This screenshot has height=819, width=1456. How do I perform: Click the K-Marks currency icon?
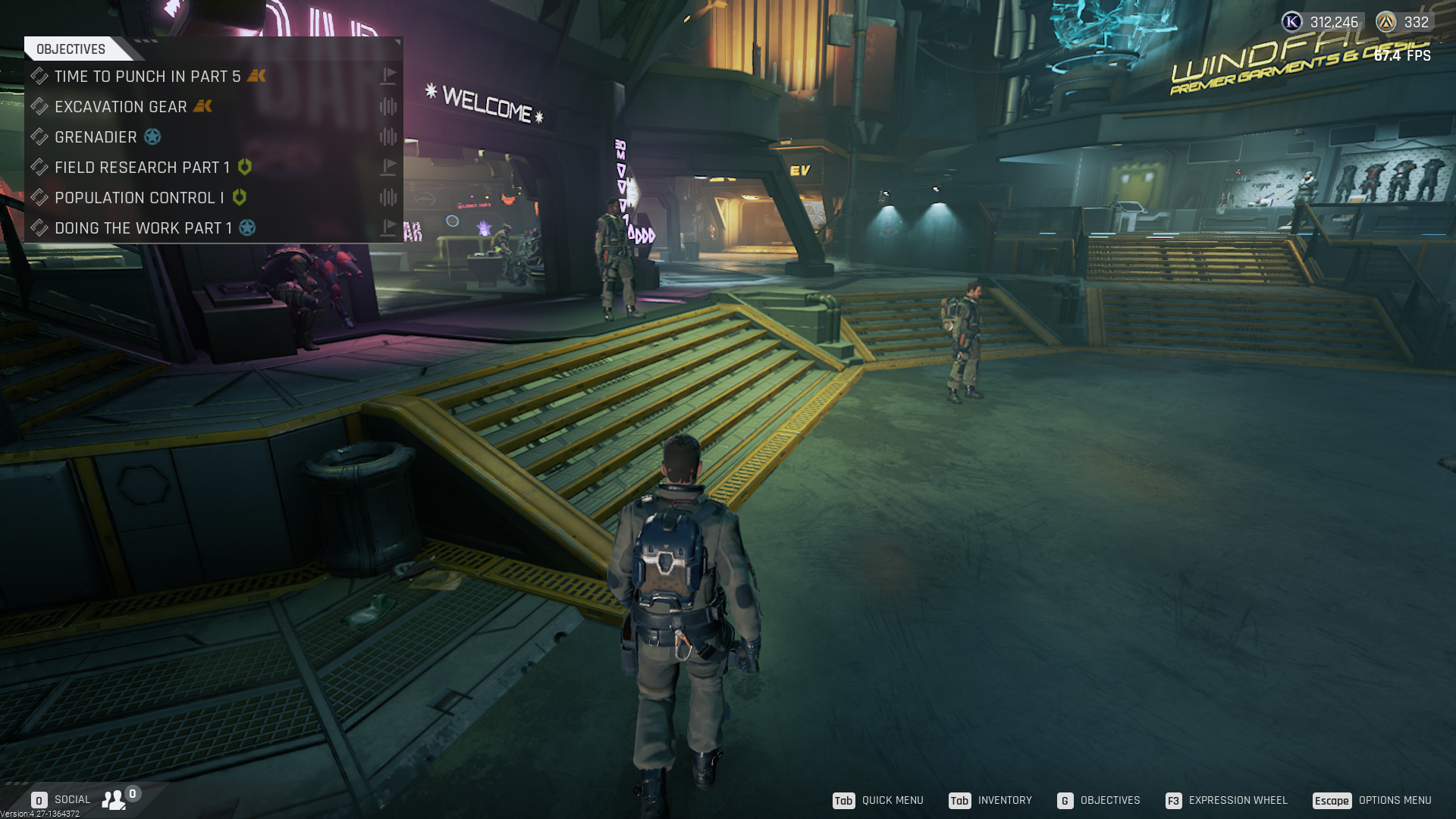click(x=1292, y=22)
